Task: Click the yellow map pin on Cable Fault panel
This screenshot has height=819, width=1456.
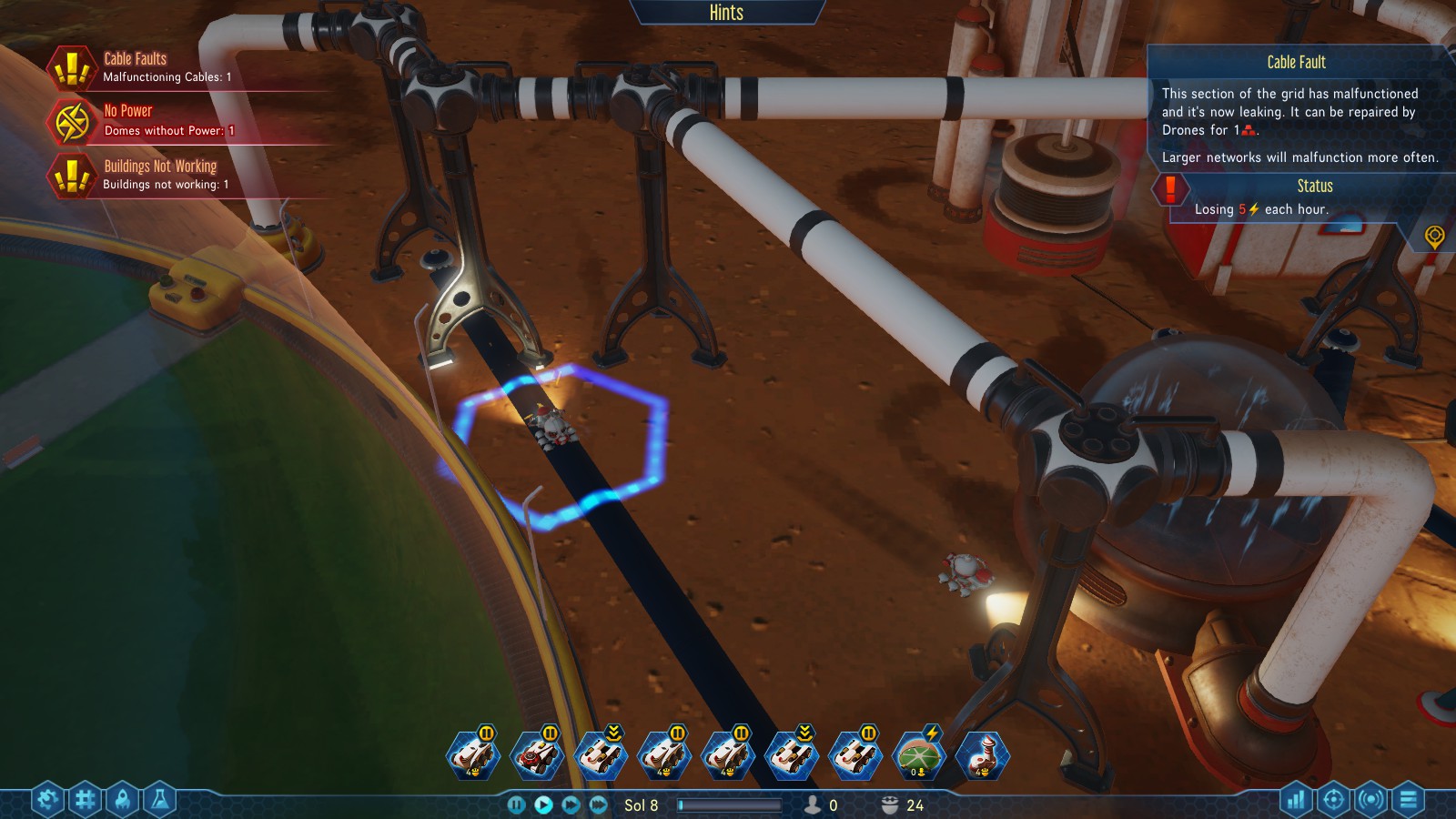Action: click(x=1434, y=237)
